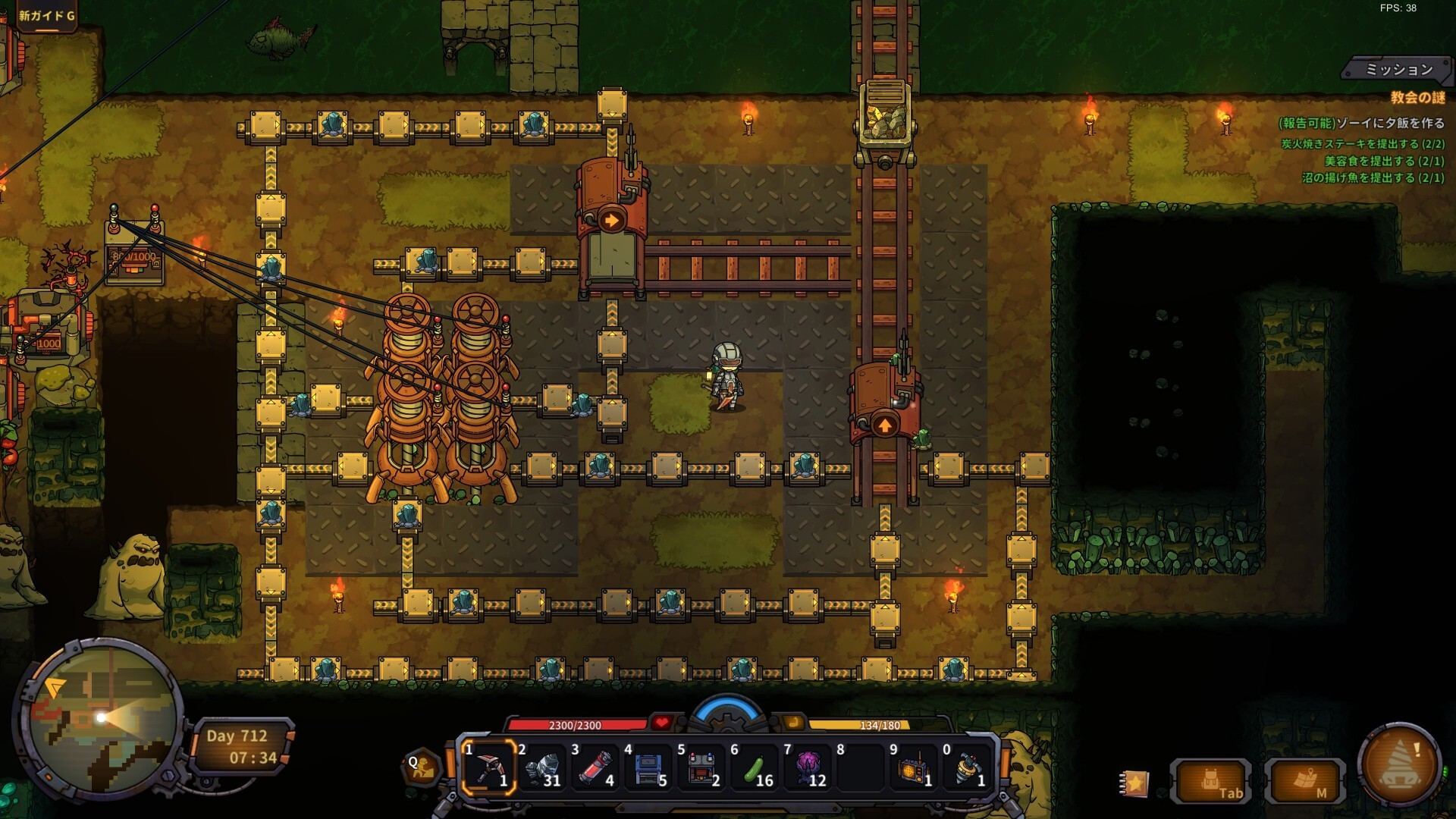Select the pickaxe in hotbar slot 1
1456x819 pixels.
click(x=489, y=767)
